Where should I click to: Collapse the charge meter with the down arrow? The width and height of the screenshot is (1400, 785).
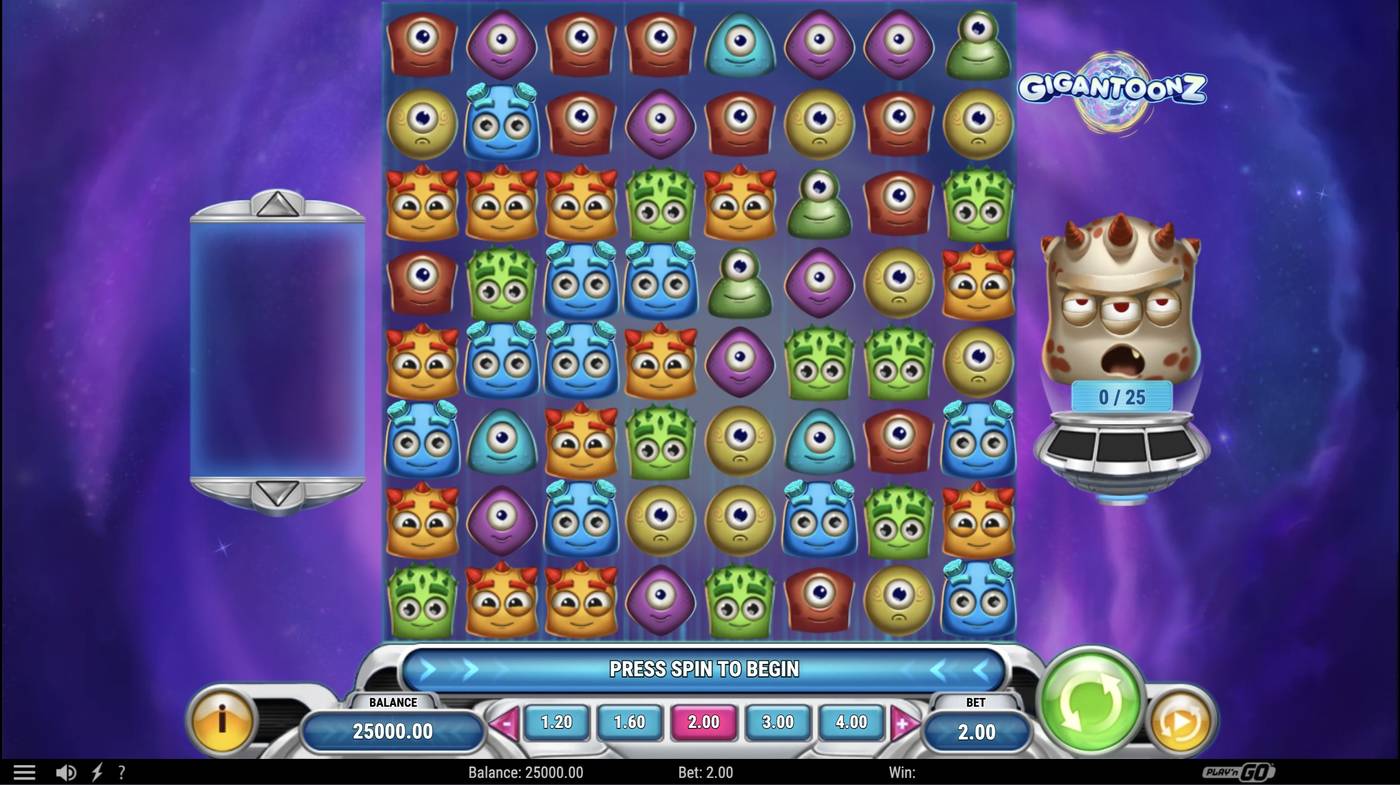tap(277, 492)
